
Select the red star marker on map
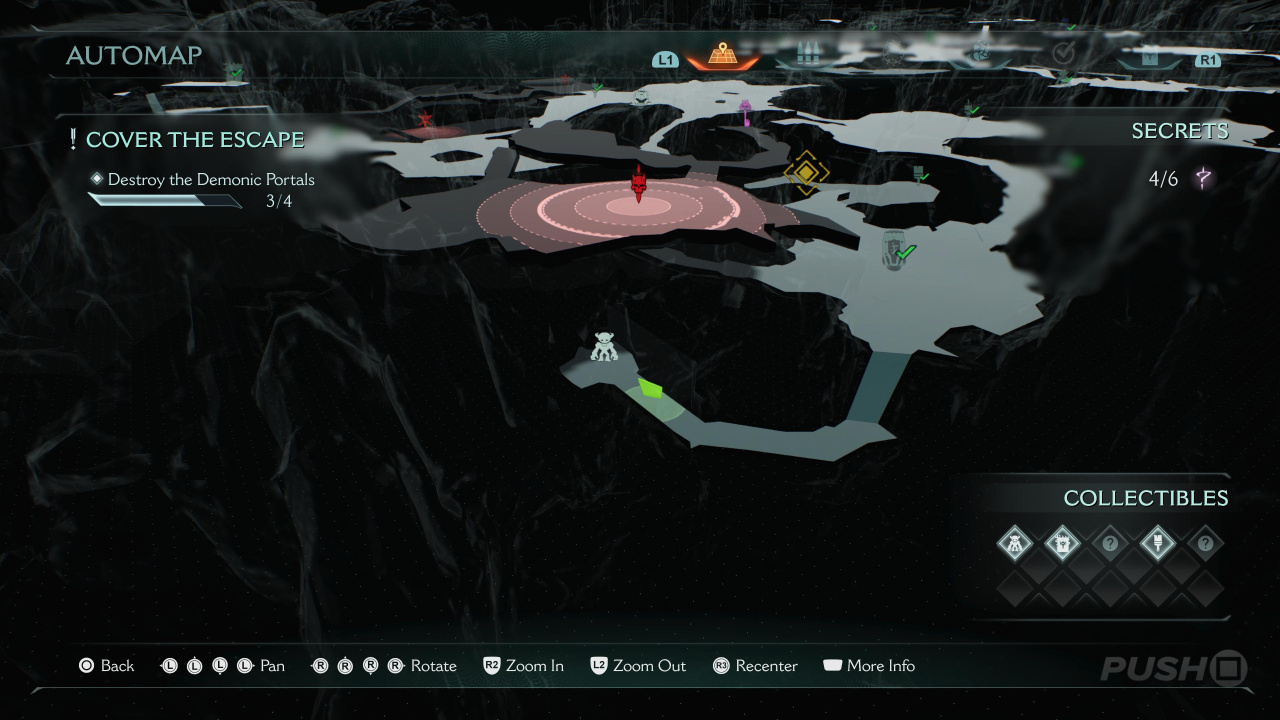point(426,121)
